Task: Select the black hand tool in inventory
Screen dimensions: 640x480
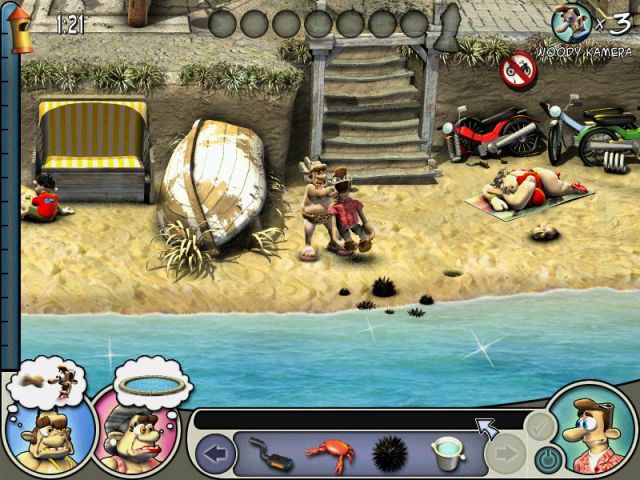Action: click(269, 455)
